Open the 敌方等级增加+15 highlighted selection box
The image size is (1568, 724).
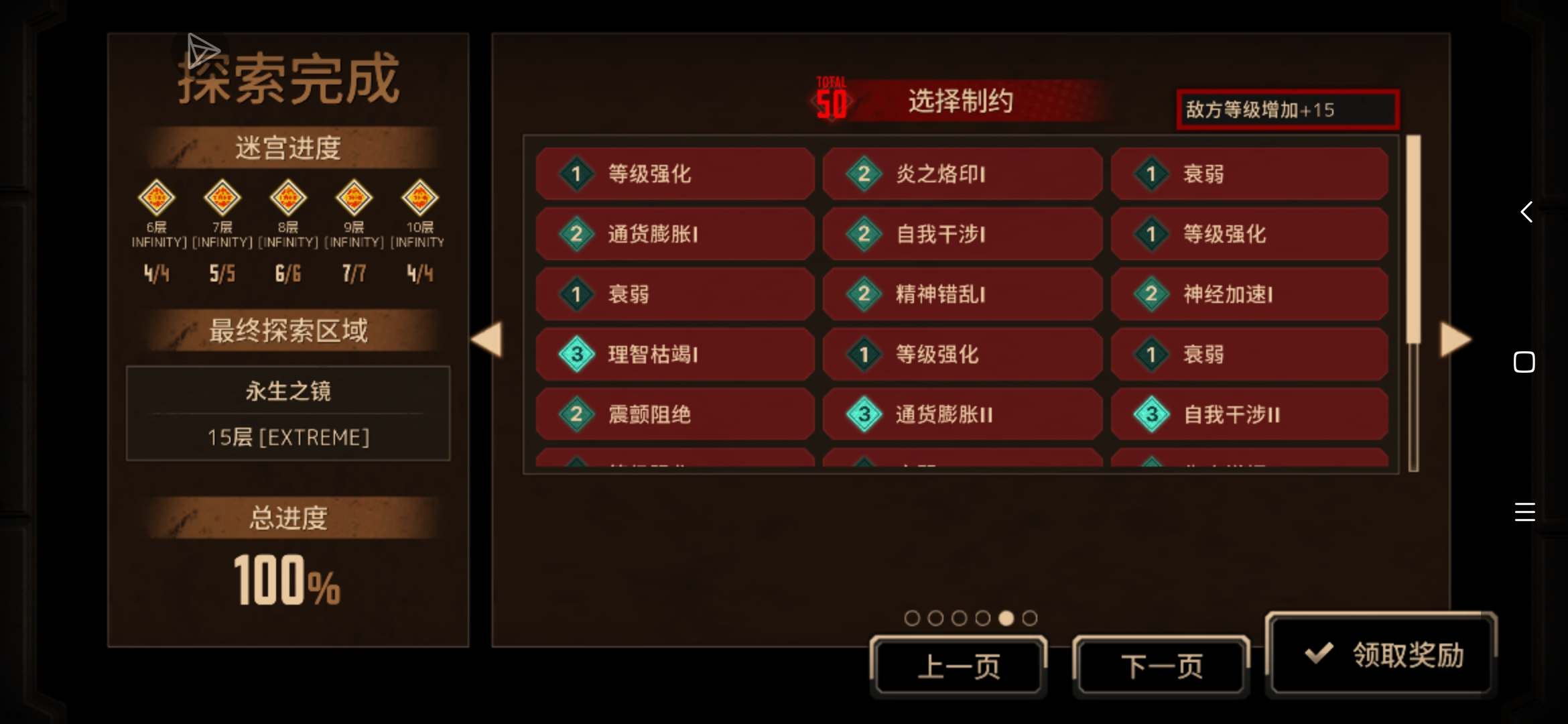(x=1287, y=109)
